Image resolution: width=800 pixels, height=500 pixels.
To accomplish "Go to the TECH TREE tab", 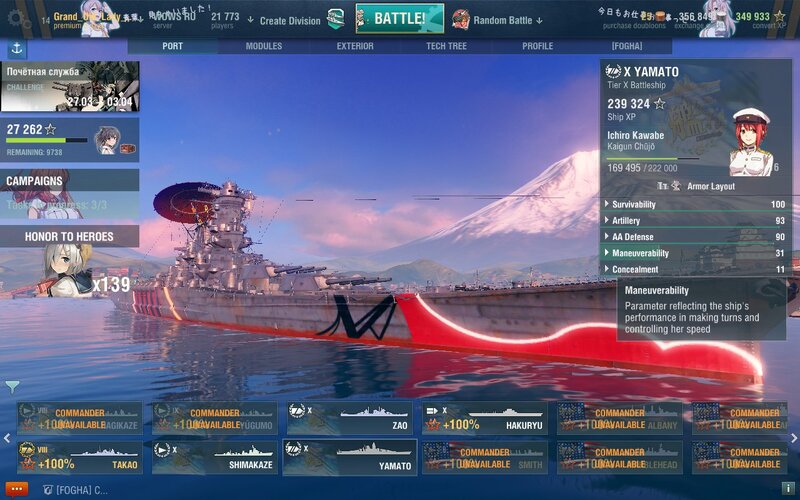I will tap(446, 46).
